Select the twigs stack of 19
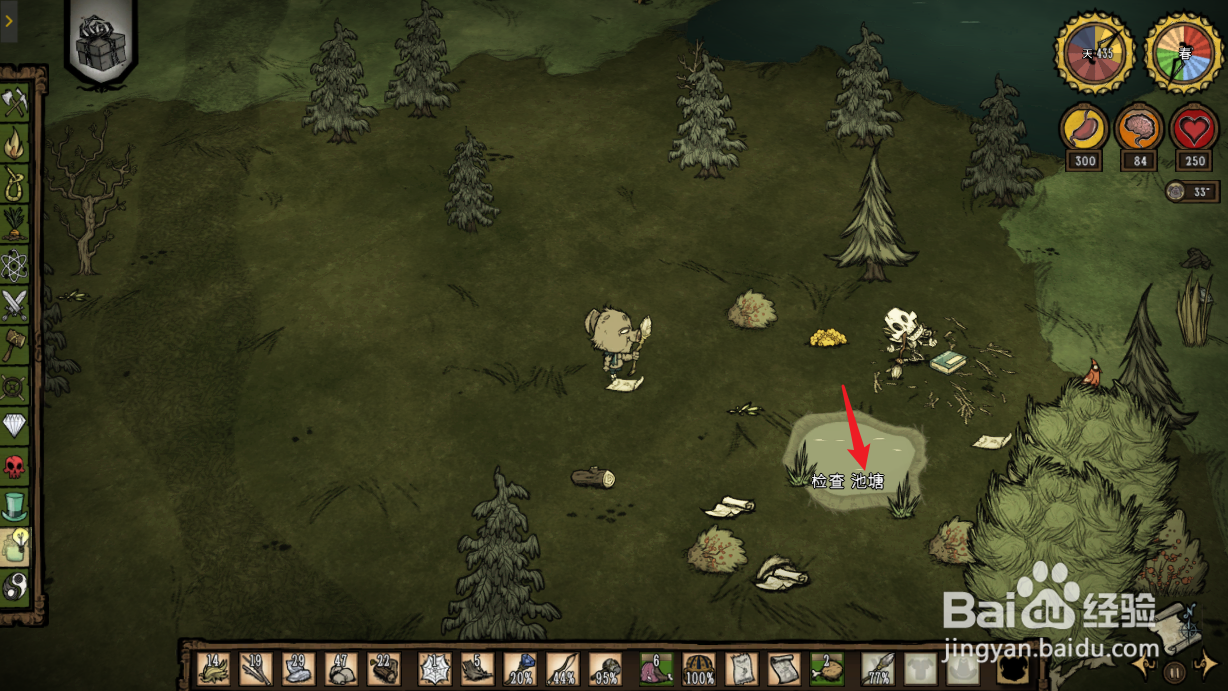1228x691 pixels. point(255,668)
